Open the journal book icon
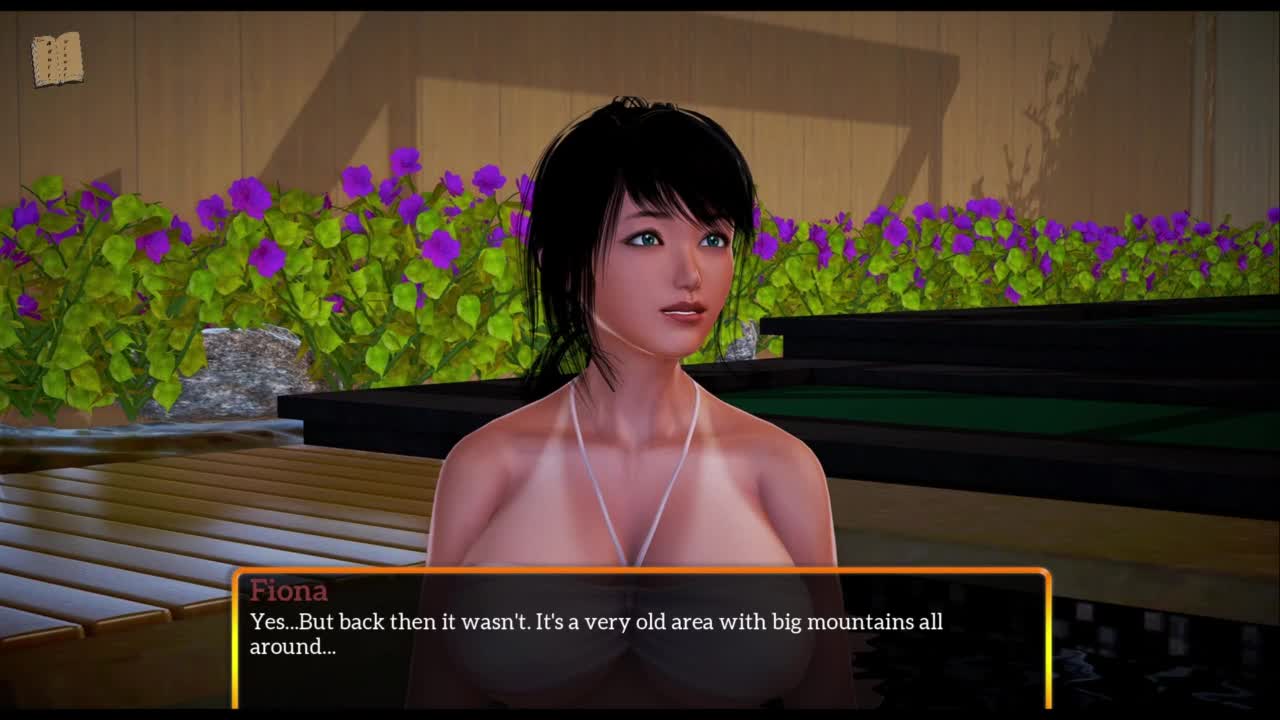The width and height of the screenshot is (1280, 720). [x=57, y=60]
